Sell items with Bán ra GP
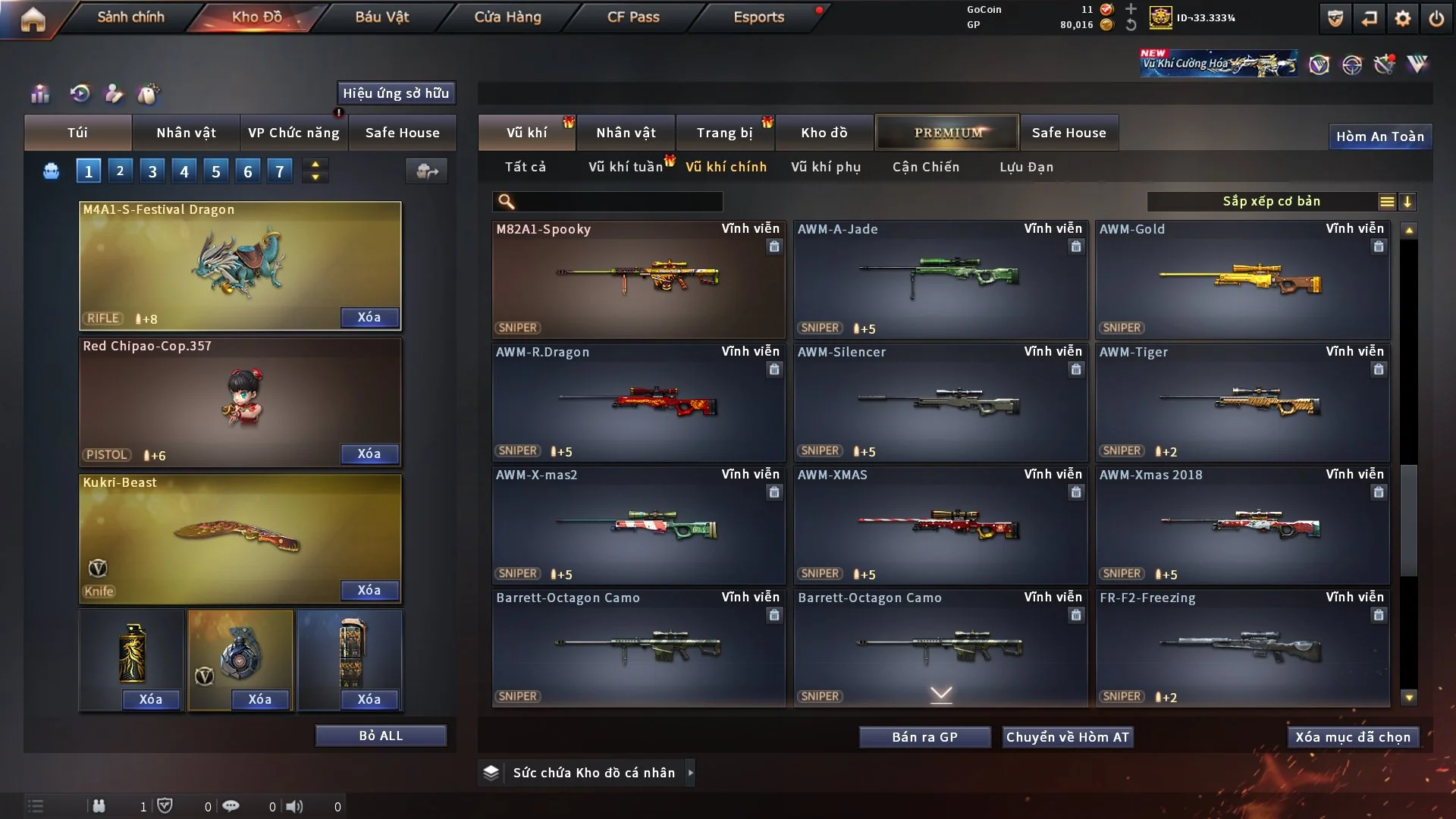Viewport: 1456px width, 819px height. pyautogui.click(x=924, y=737)
